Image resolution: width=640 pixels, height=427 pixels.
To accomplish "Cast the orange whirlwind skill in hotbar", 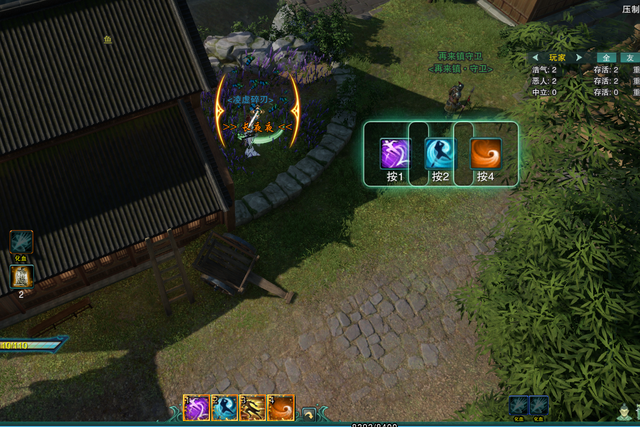I will coord(281,408).
